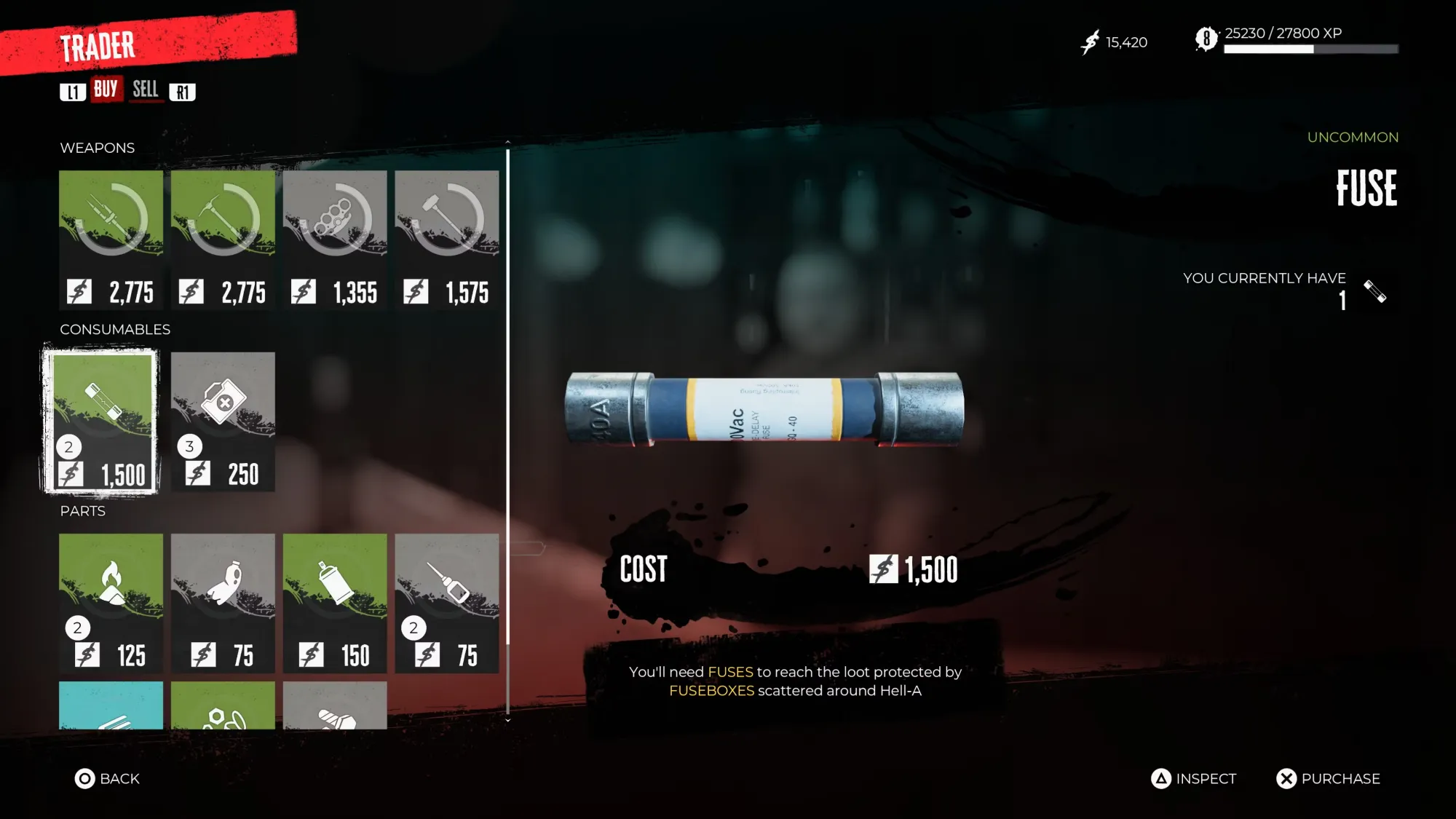Choose the med kit for 250

tap(223, 421)
